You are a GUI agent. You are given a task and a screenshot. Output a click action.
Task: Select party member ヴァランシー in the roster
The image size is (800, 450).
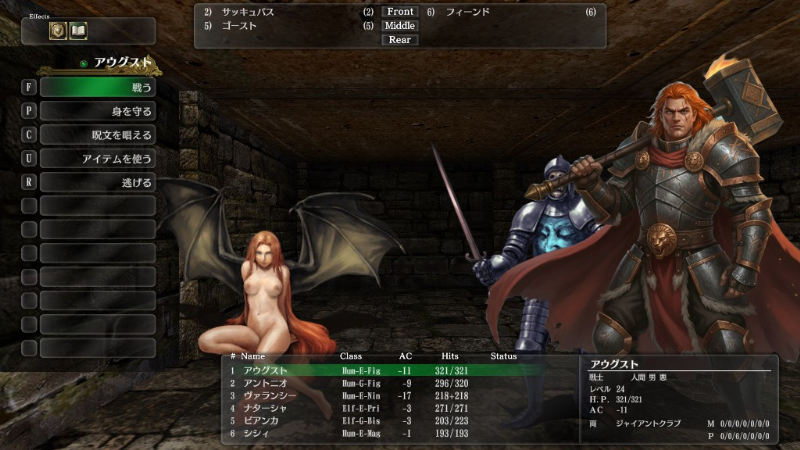point(268,395)
